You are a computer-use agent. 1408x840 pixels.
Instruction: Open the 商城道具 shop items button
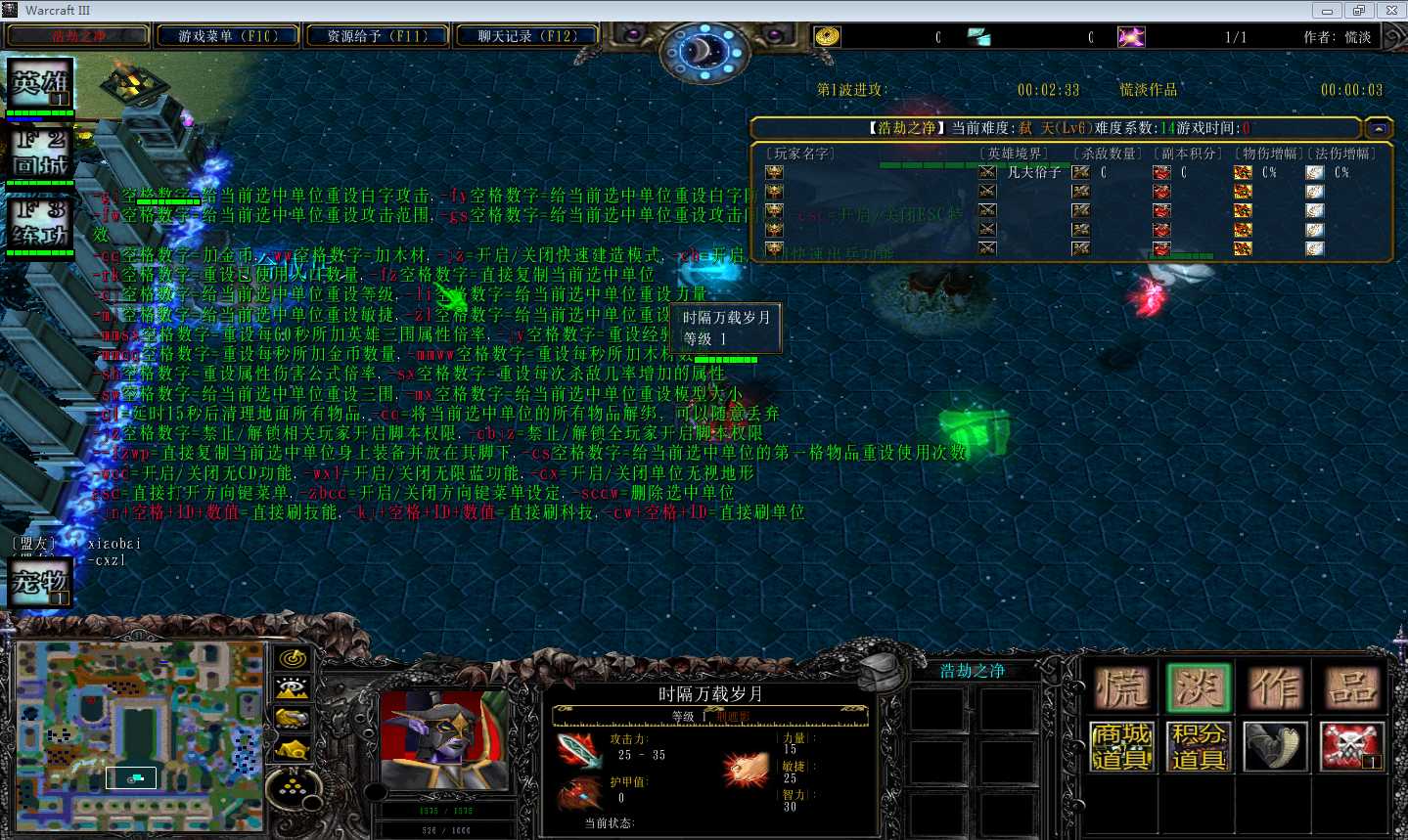click(1121, 747)
